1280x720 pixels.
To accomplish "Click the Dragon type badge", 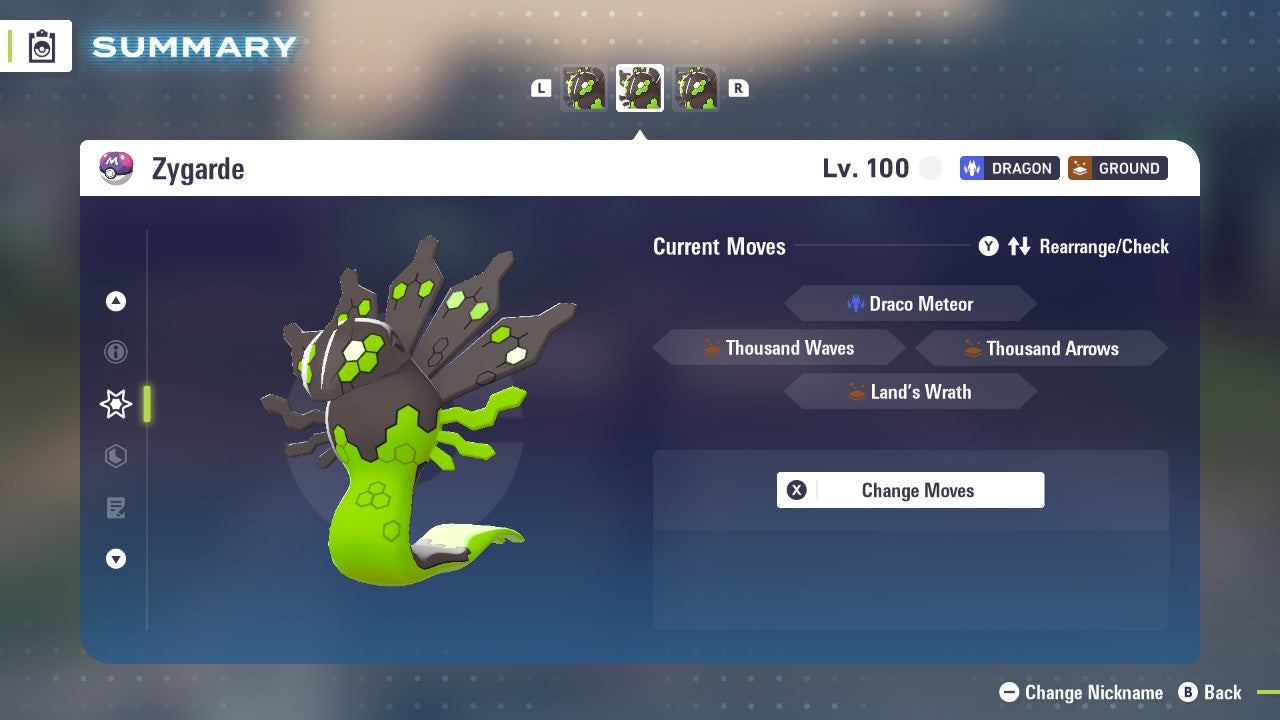I will (1009, 168).
